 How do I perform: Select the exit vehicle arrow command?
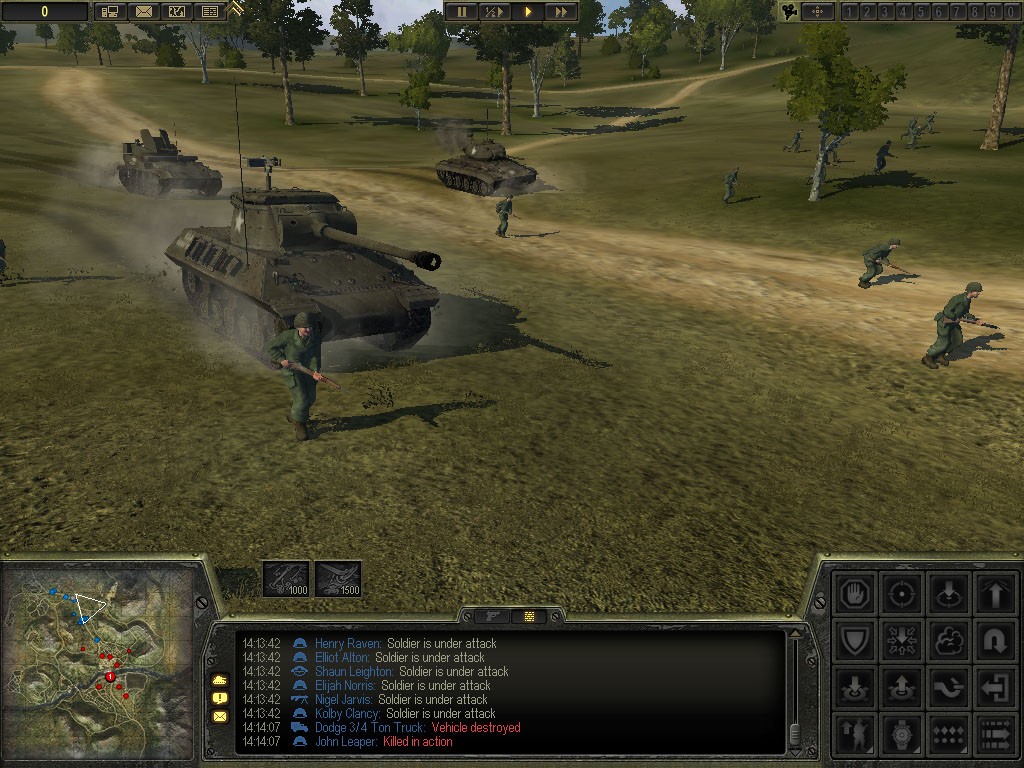[995, 687]
